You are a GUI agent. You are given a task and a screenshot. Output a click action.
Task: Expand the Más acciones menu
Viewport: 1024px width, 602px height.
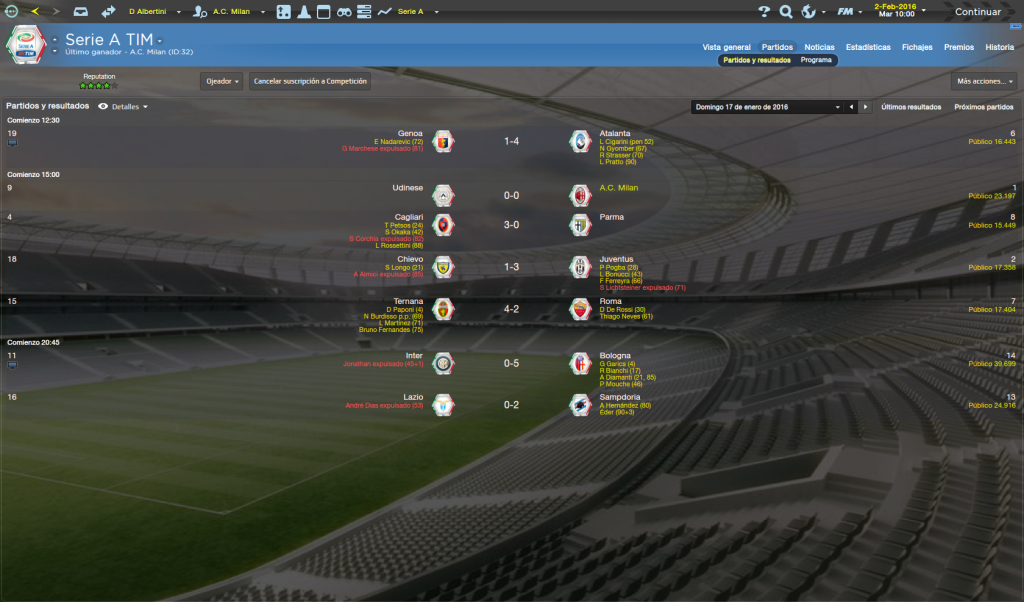(x=983, y=81)
